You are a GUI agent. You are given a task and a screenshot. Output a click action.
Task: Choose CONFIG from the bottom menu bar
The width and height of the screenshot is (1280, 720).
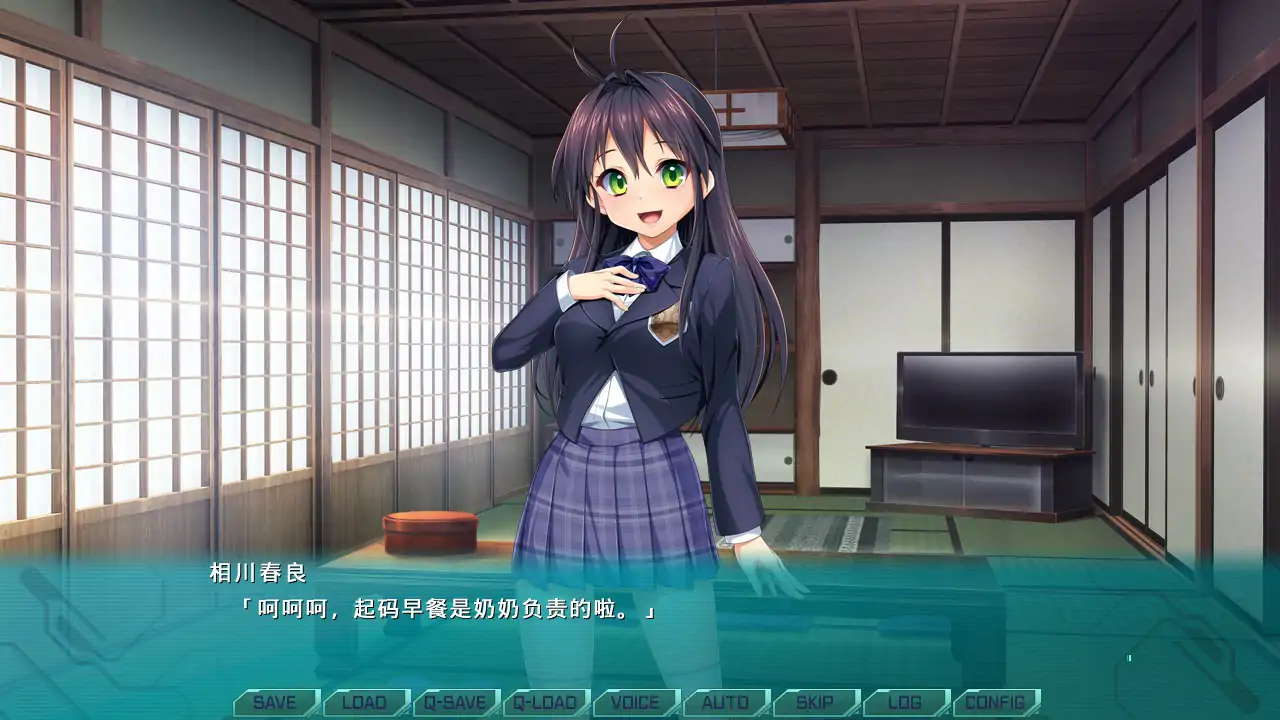click(x=996, y=702)
